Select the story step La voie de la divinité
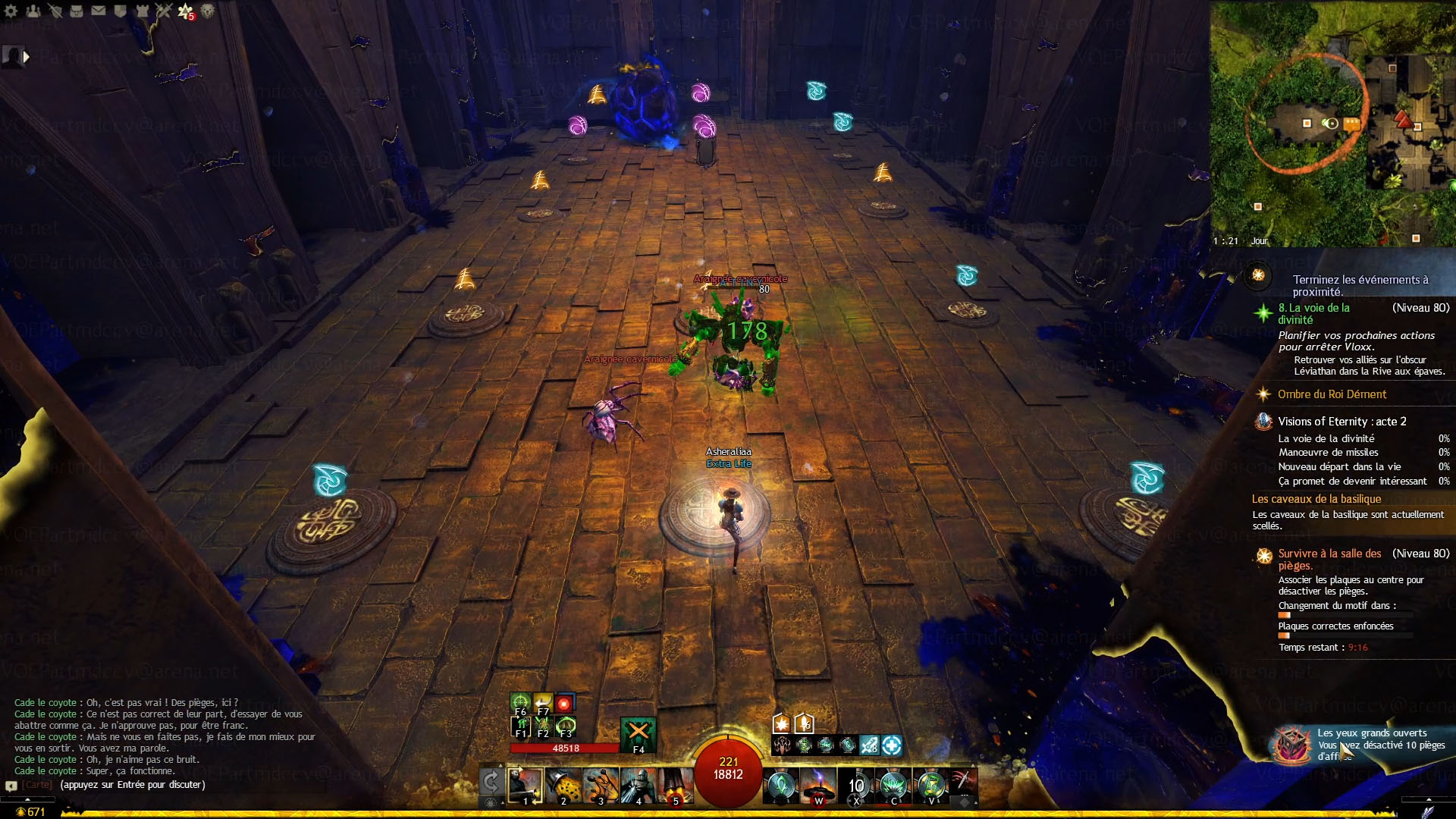This screenshot has width=1456, height=819. [x=1313, y=313]
